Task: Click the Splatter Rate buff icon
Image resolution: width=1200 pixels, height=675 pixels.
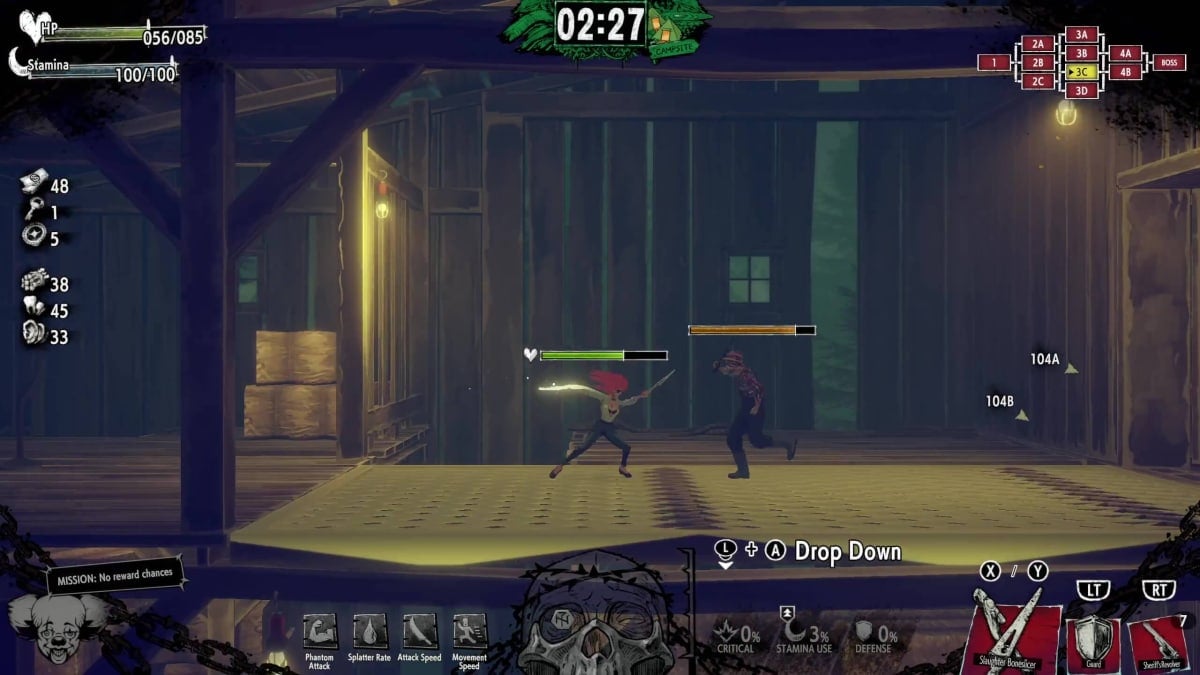Action: click(x=370, y=632)
